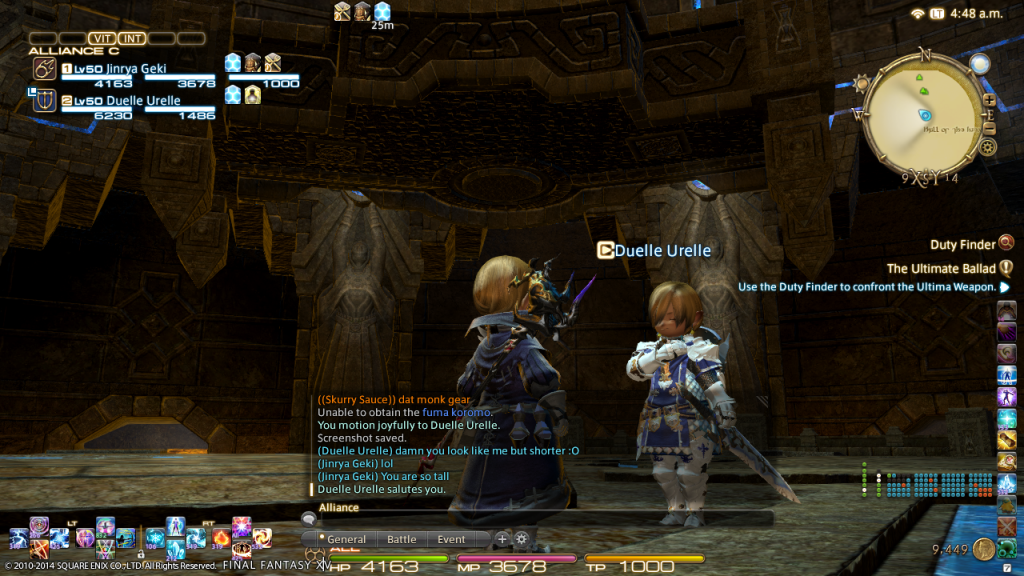
Task: Click the fuma koromo item link
Action: (x=461, y=412)
